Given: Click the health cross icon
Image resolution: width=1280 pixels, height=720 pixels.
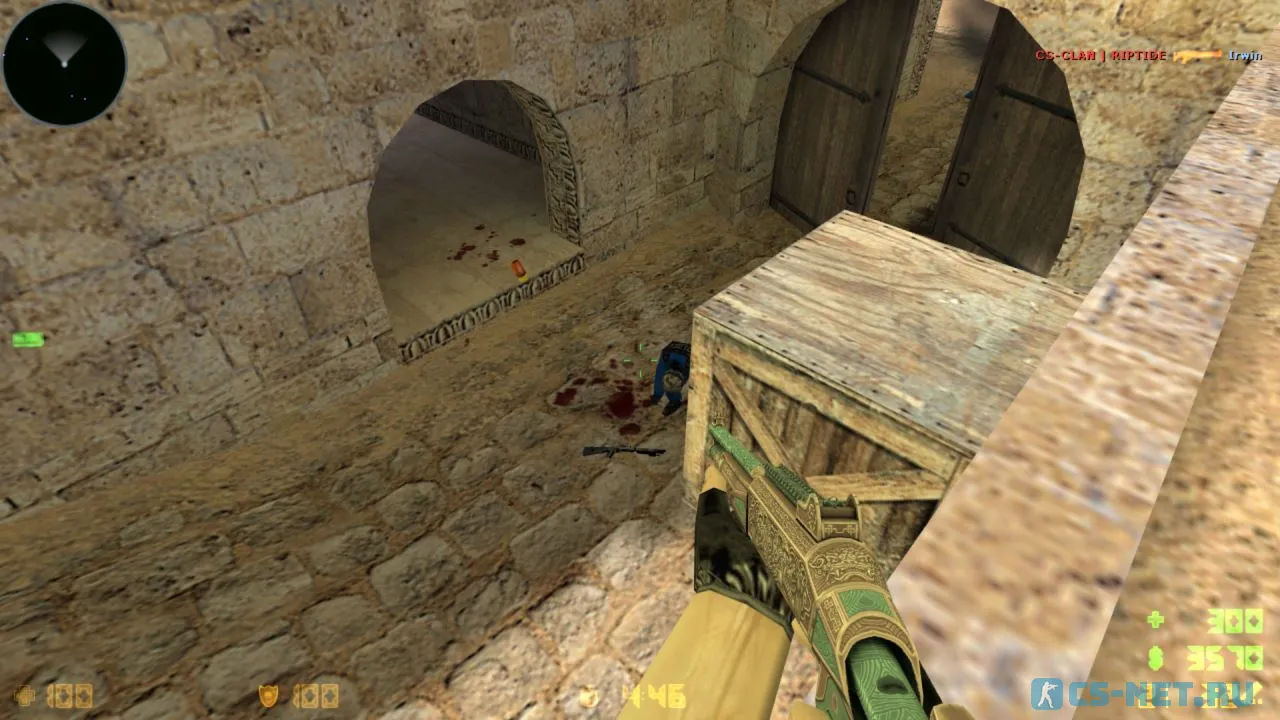Looking at the screenshot, I should 22,697.
